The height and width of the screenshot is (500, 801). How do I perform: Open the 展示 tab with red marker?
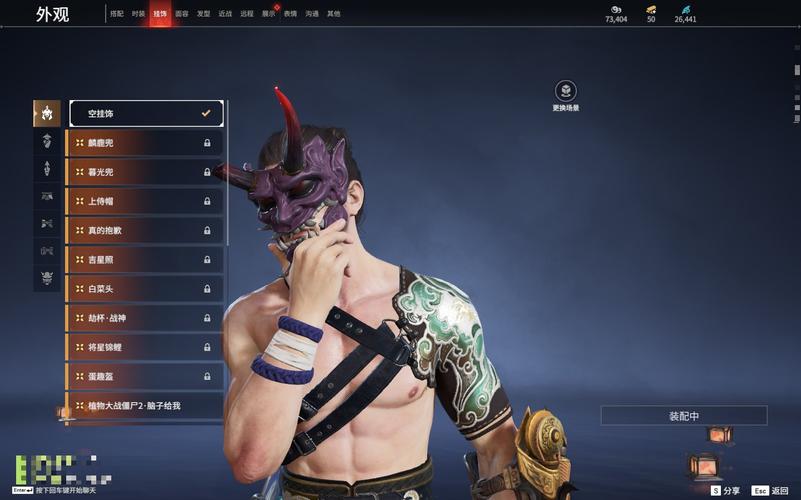(x=269, y=14)
